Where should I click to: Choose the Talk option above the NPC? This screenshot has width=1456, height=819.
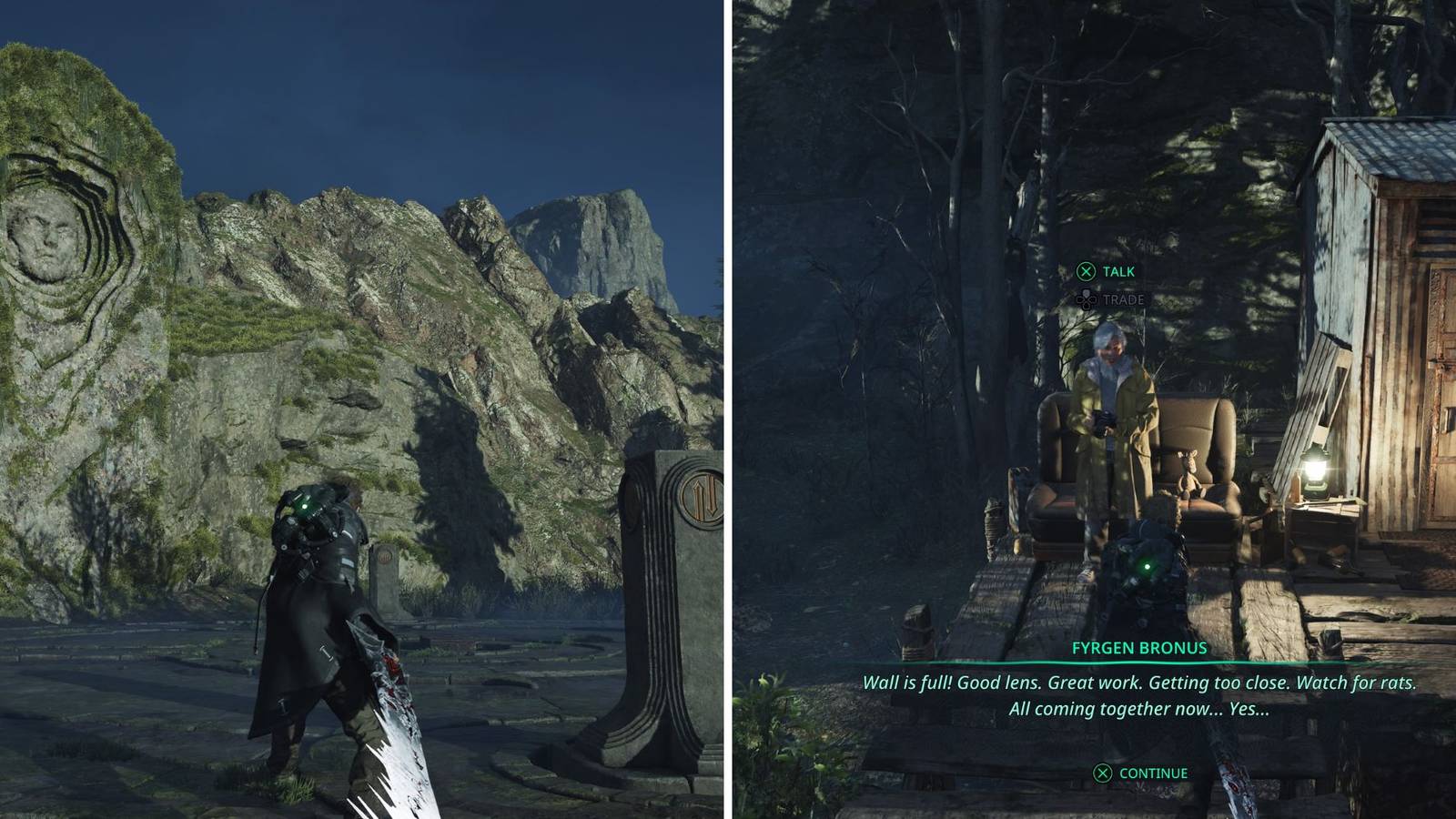coord(1107,271)
